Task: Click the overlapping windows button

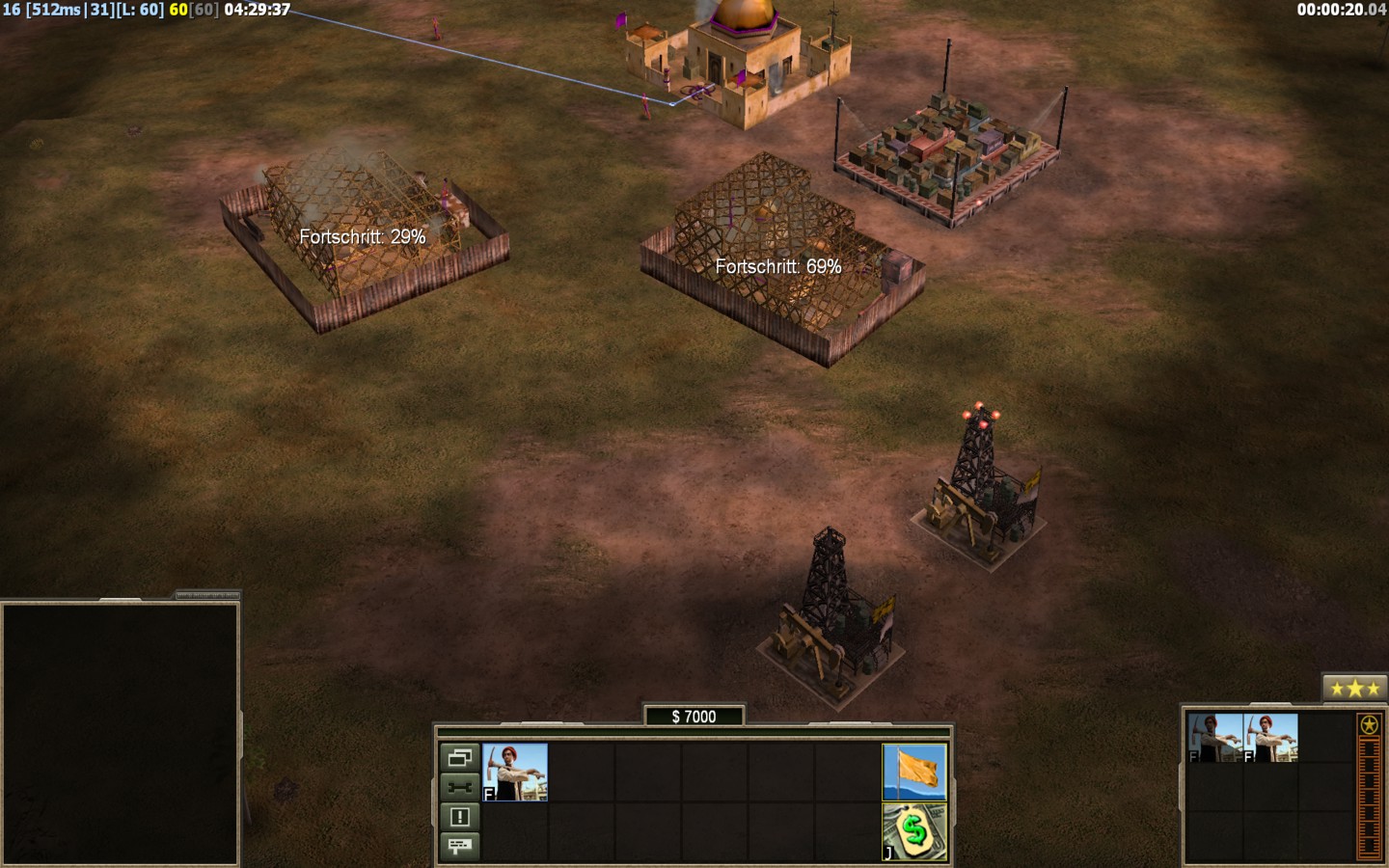Action: point(459,757)
